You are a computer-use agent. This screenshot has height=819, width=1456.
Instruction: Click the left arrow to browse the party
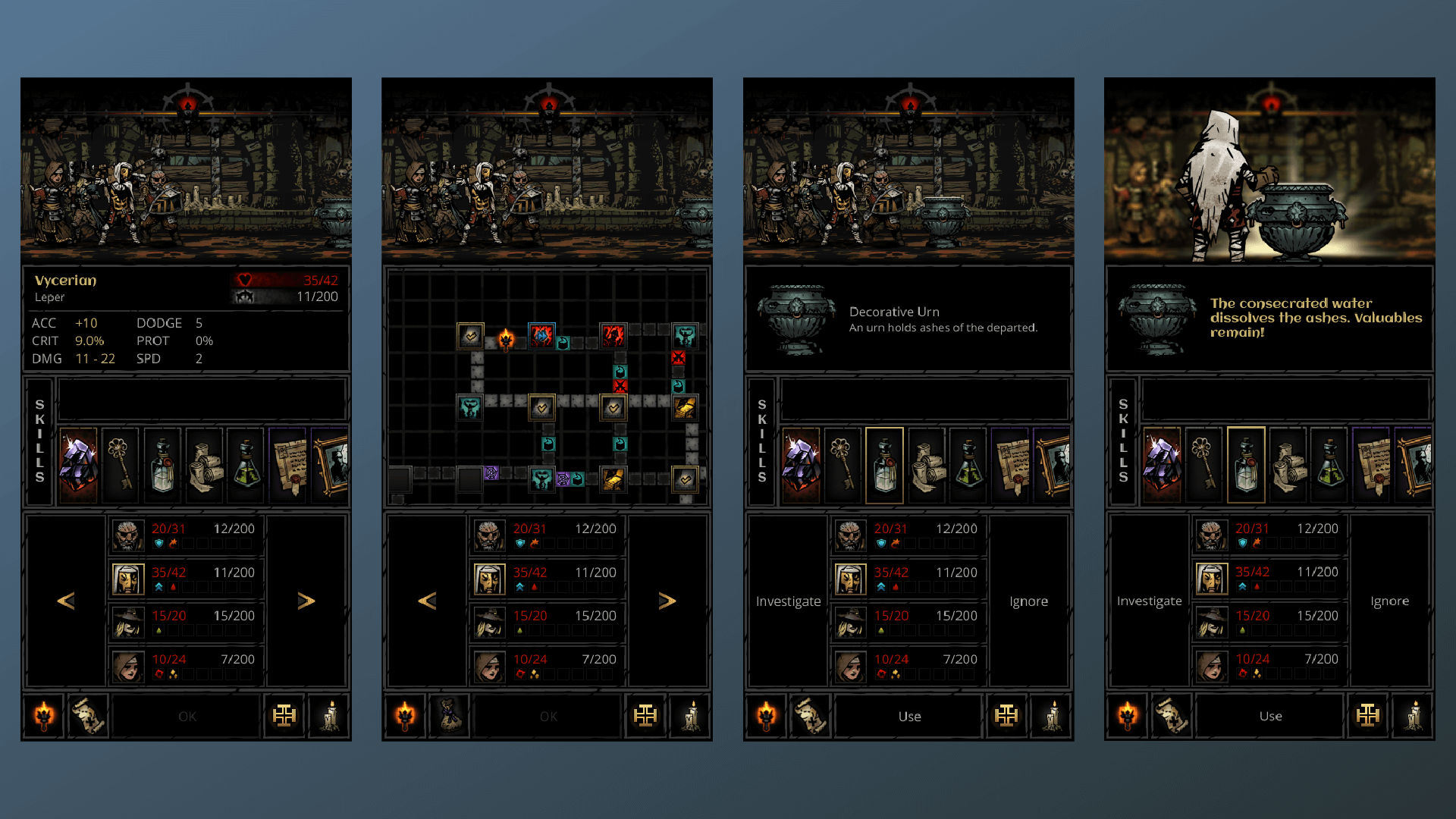pyautogui.click(x=66, y=601)
